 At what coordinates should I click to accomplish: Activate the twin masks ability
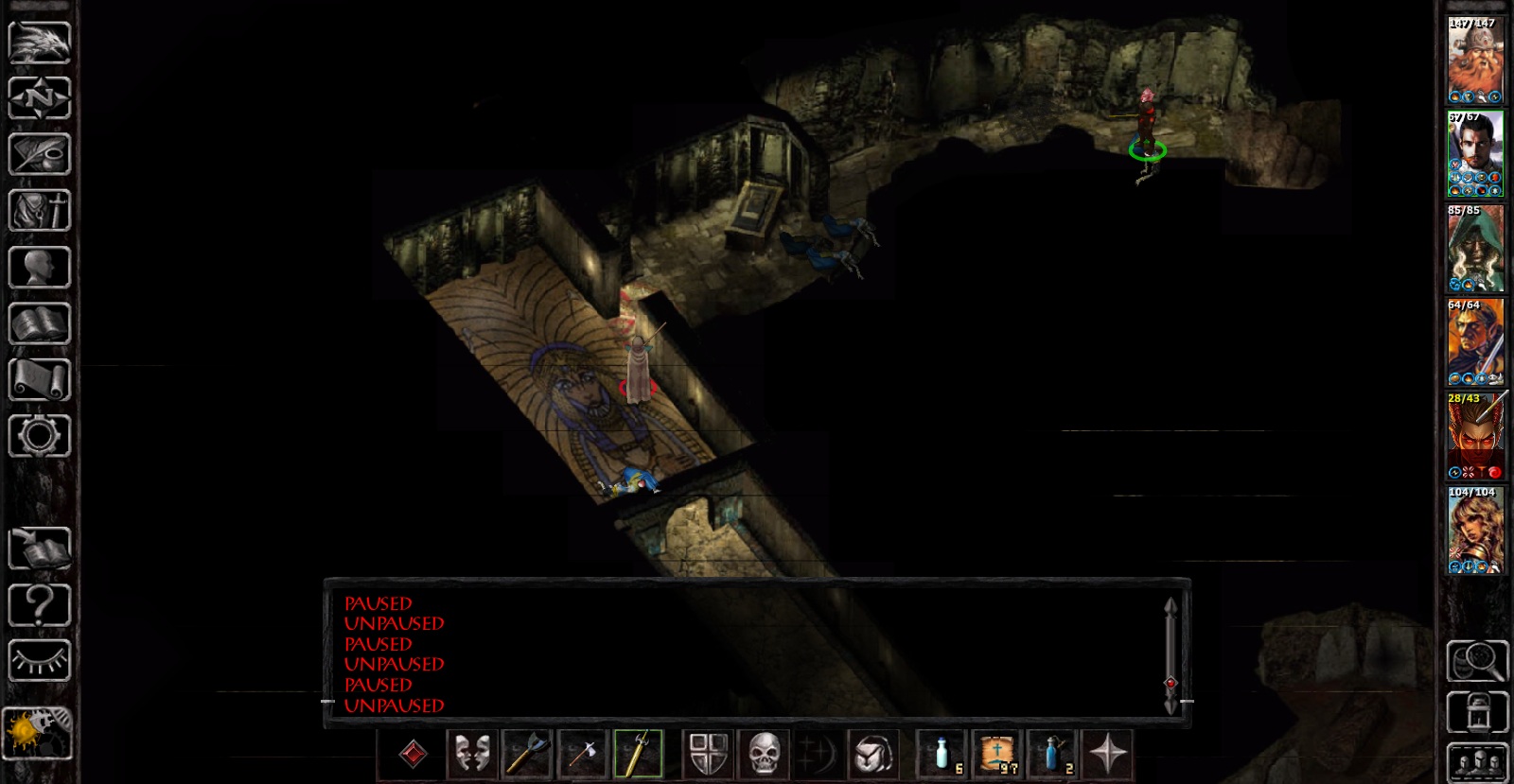click(471, 754)
